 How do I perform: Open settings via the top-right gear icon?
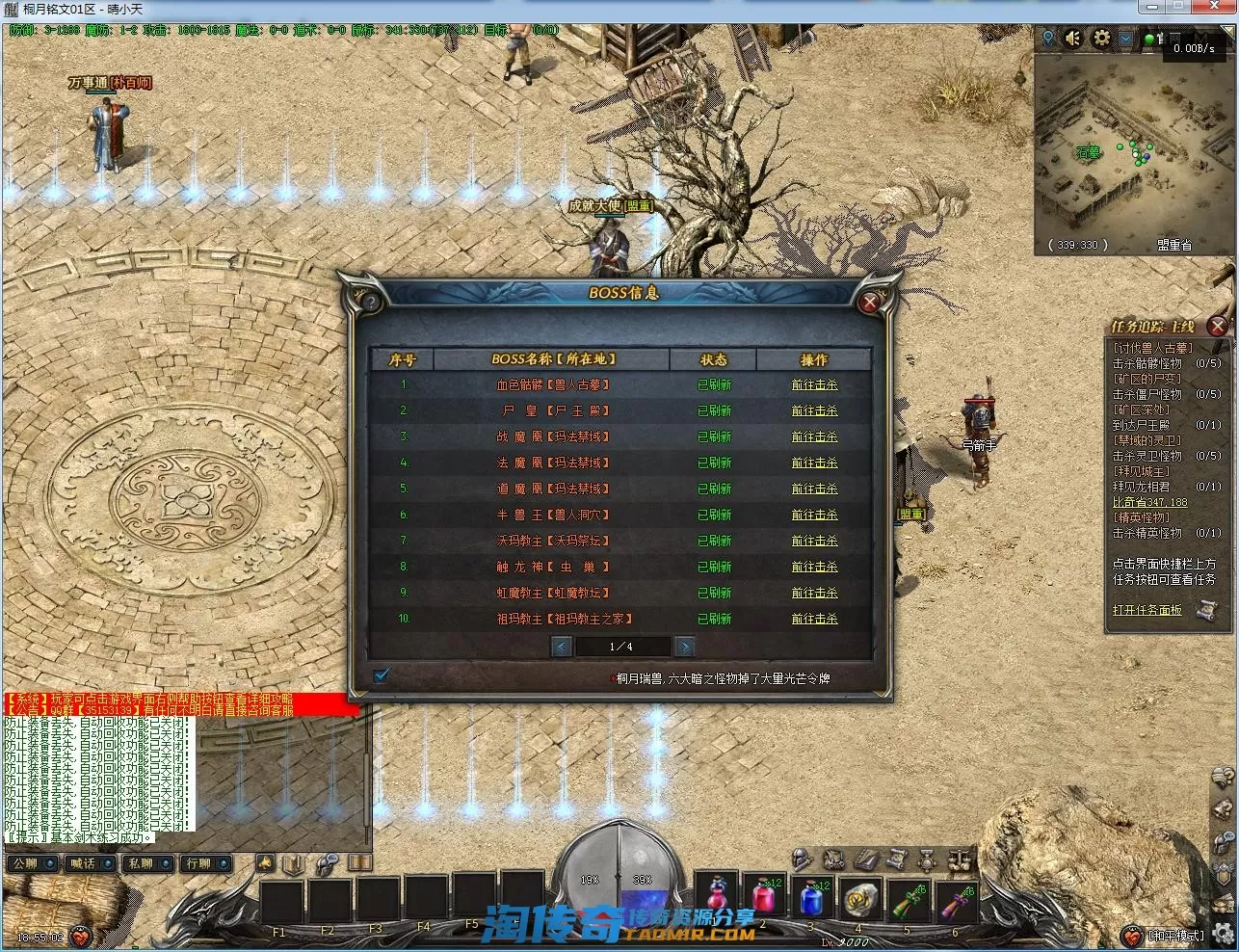click(x=1101, y=39)
